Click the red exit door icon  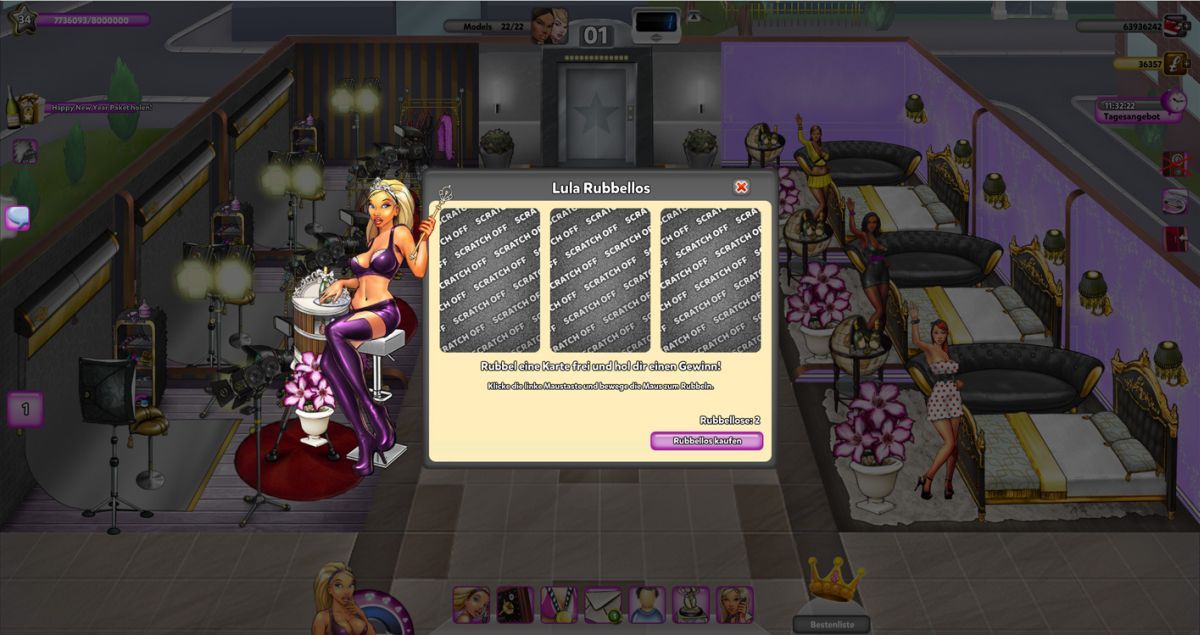coord(1176,239)
